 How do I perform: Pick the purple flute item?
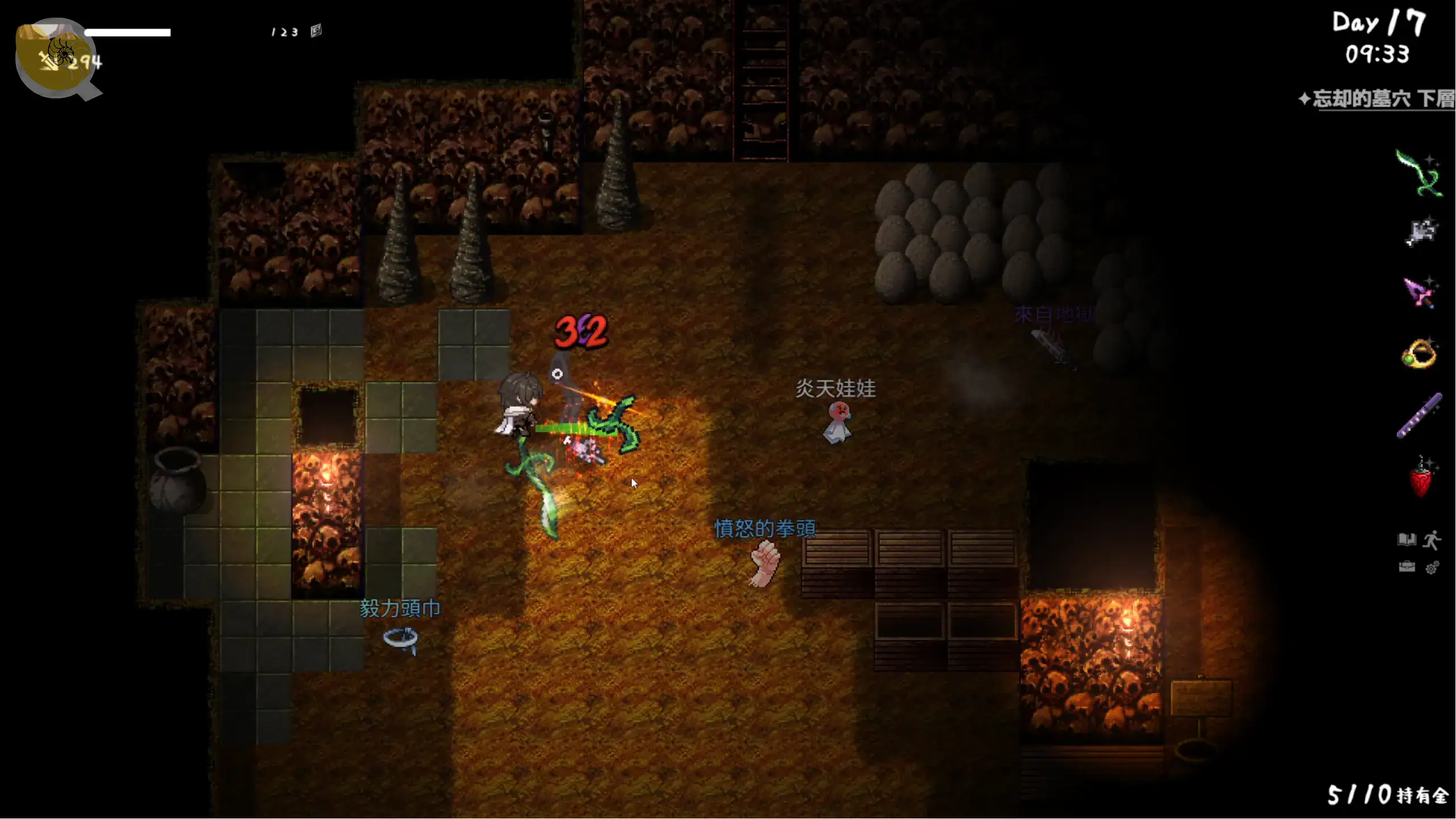[x=1419, y=416]
